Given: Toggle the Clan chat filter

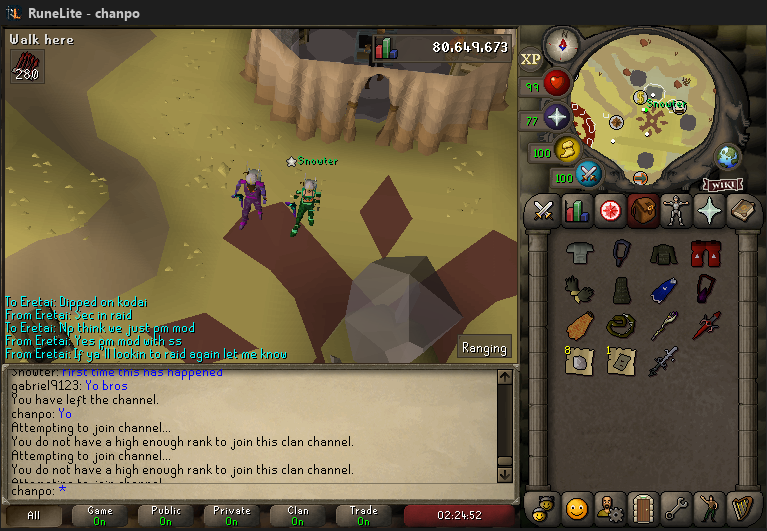Looking at the screenshot, I should [297, 516].
